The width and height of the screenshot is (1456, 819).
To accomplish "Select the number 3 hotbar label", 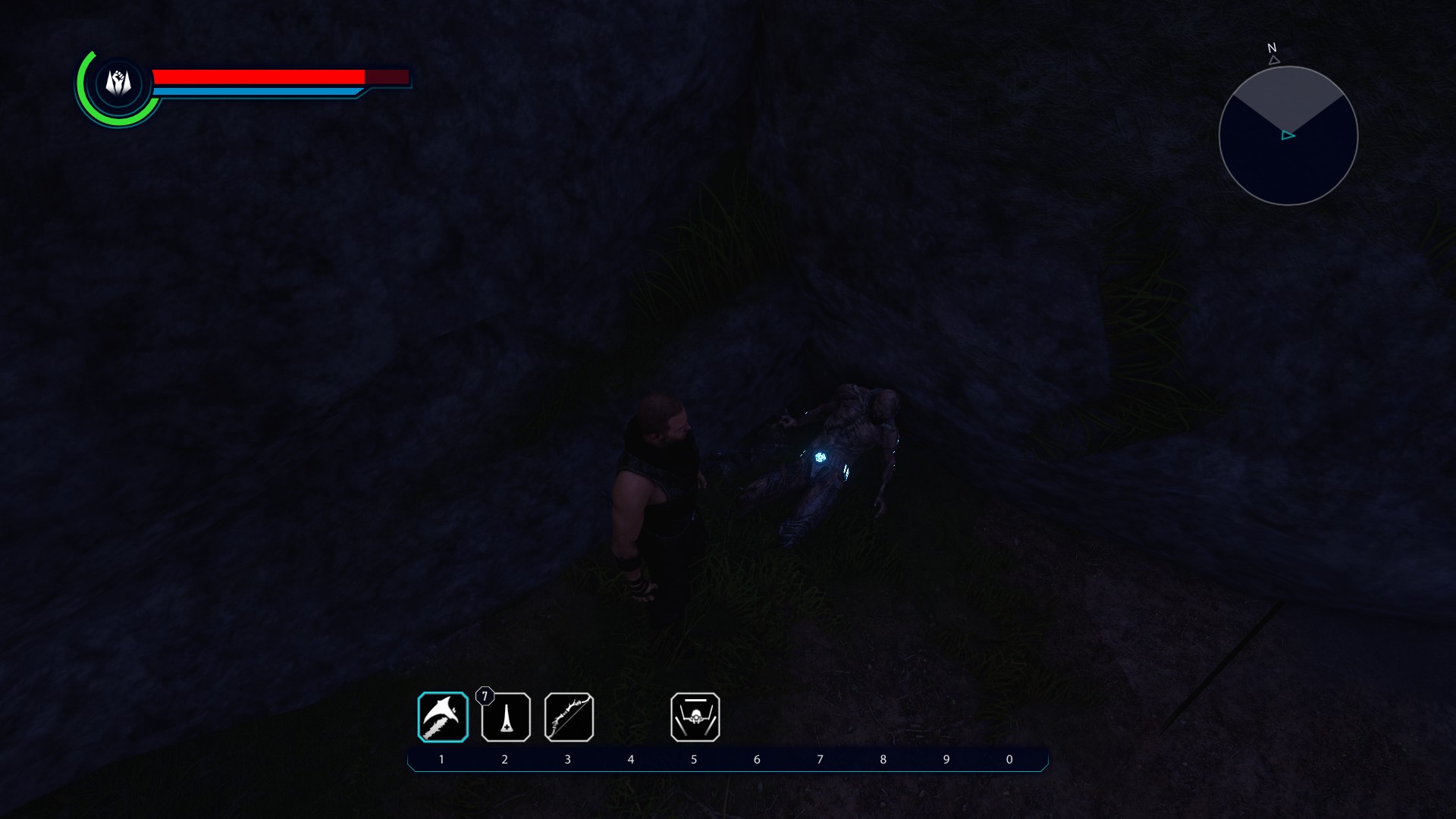I will pos(568,758).
